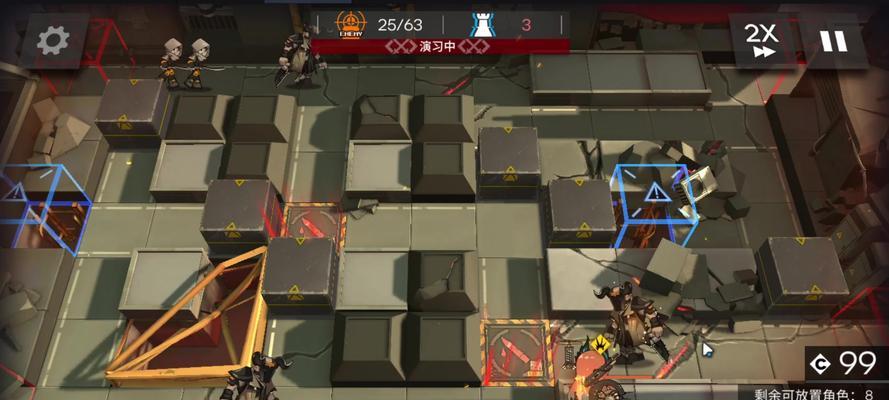This screenshot has width=889, height=400.
Task: Open the gear settings menu
Action: (x=52, y=40)
